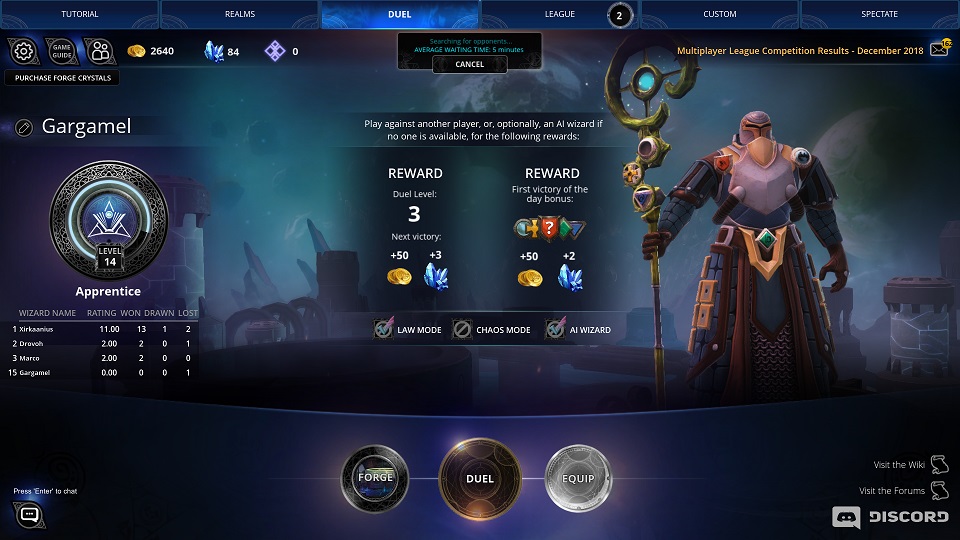Open the chat bubble button

tap(29, 515)
